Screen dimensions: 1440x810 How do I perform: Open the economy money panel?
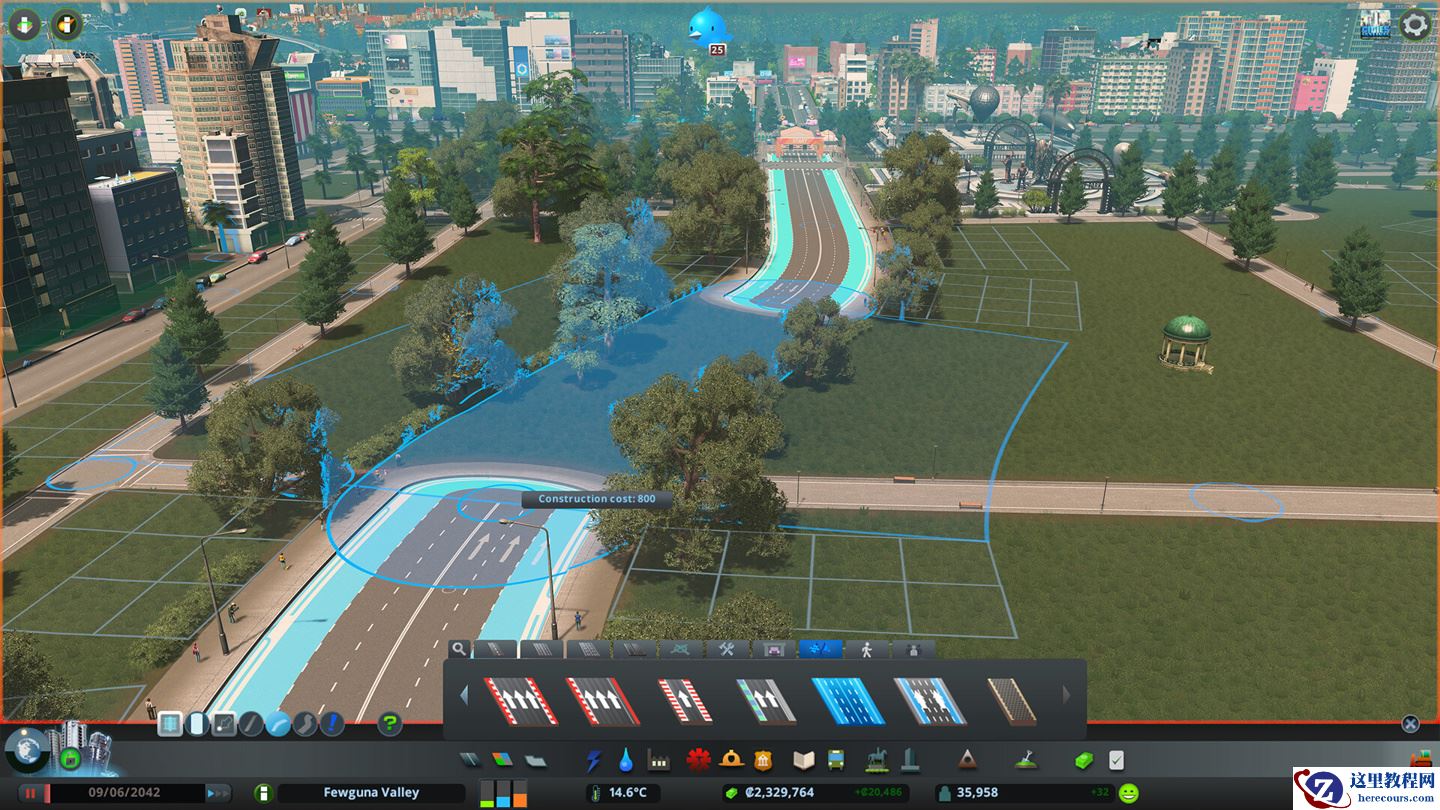point(1084,761)
